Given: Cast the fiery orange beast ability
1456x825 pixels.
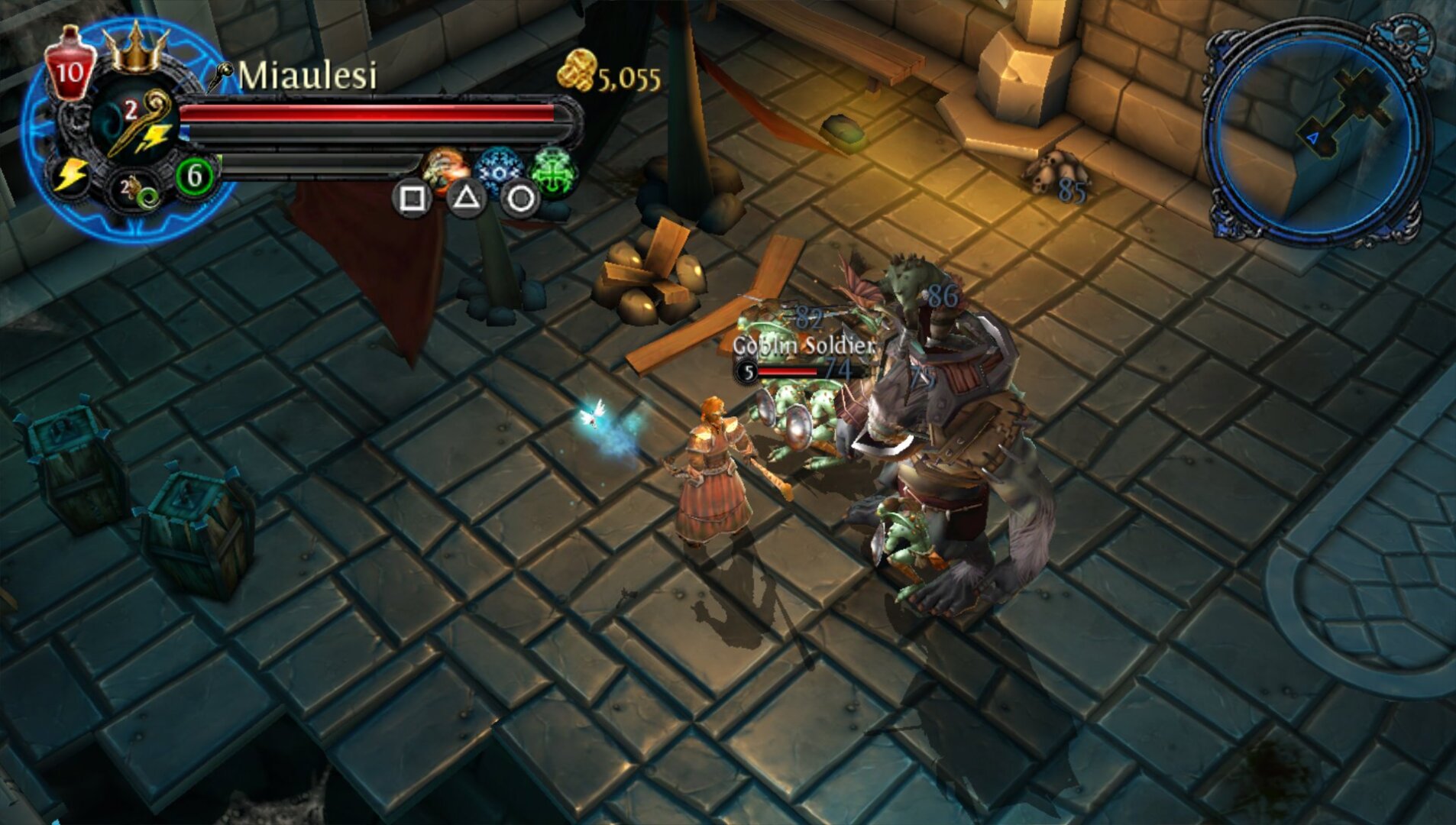Looking at the screenshot, I should pos(445,167).
